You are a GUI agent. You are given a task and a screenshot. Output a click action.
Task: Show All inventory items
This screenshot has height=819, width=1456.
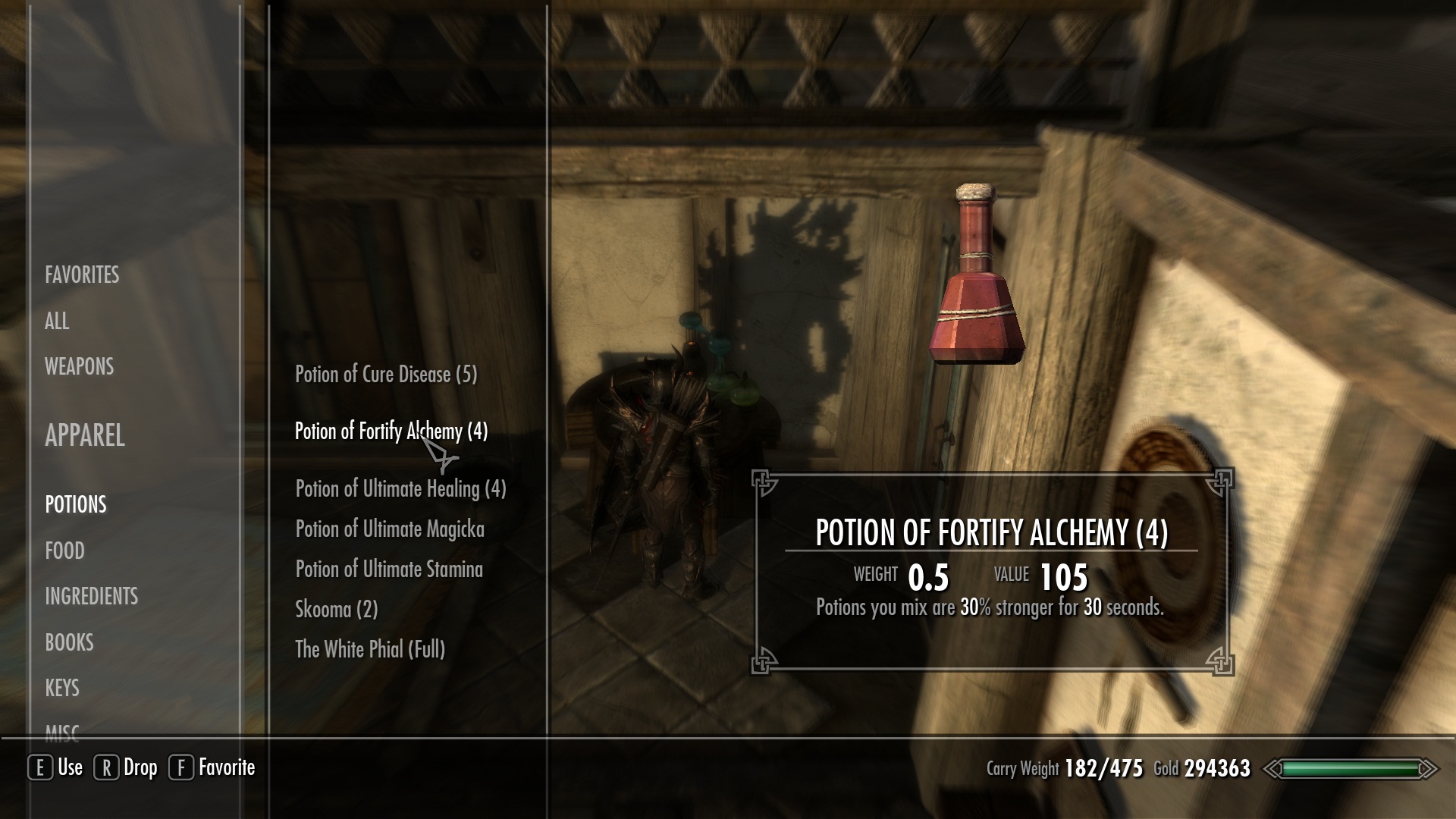click(57, 321)
